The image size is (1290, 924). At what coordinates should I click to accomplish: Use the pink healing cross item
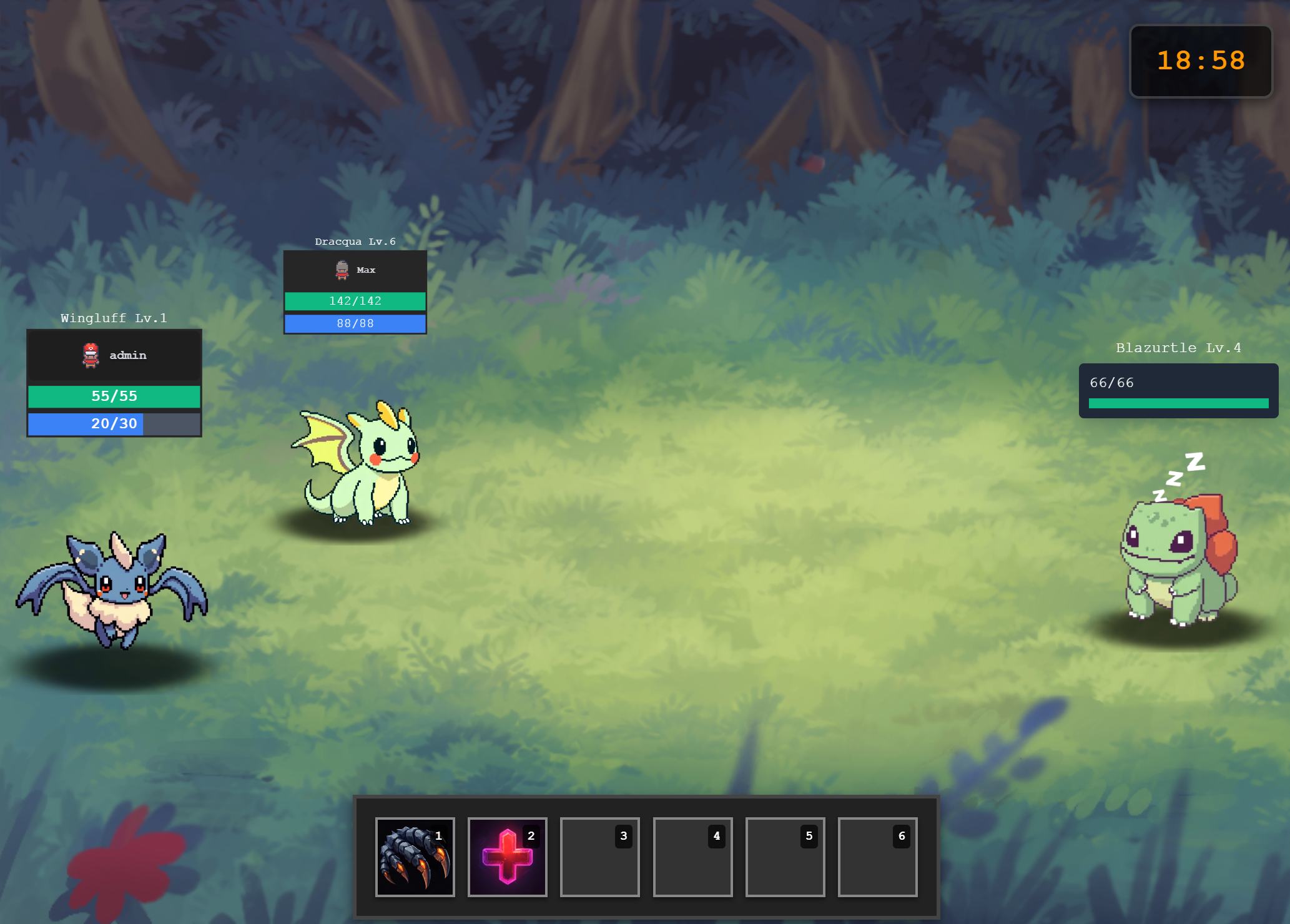point(507,856)
